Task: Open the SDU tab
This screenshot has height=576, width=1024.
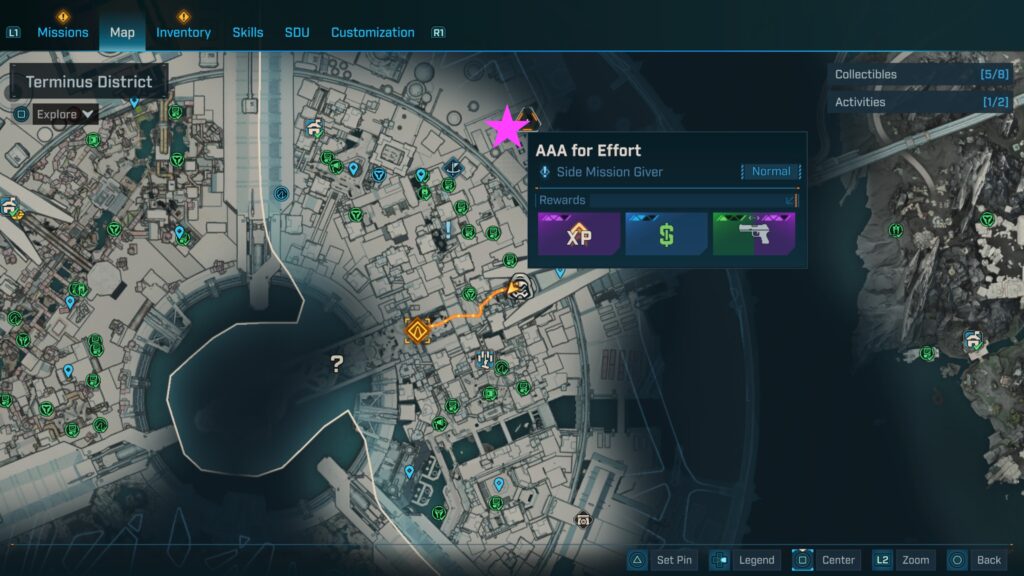Action: (297, 32)
